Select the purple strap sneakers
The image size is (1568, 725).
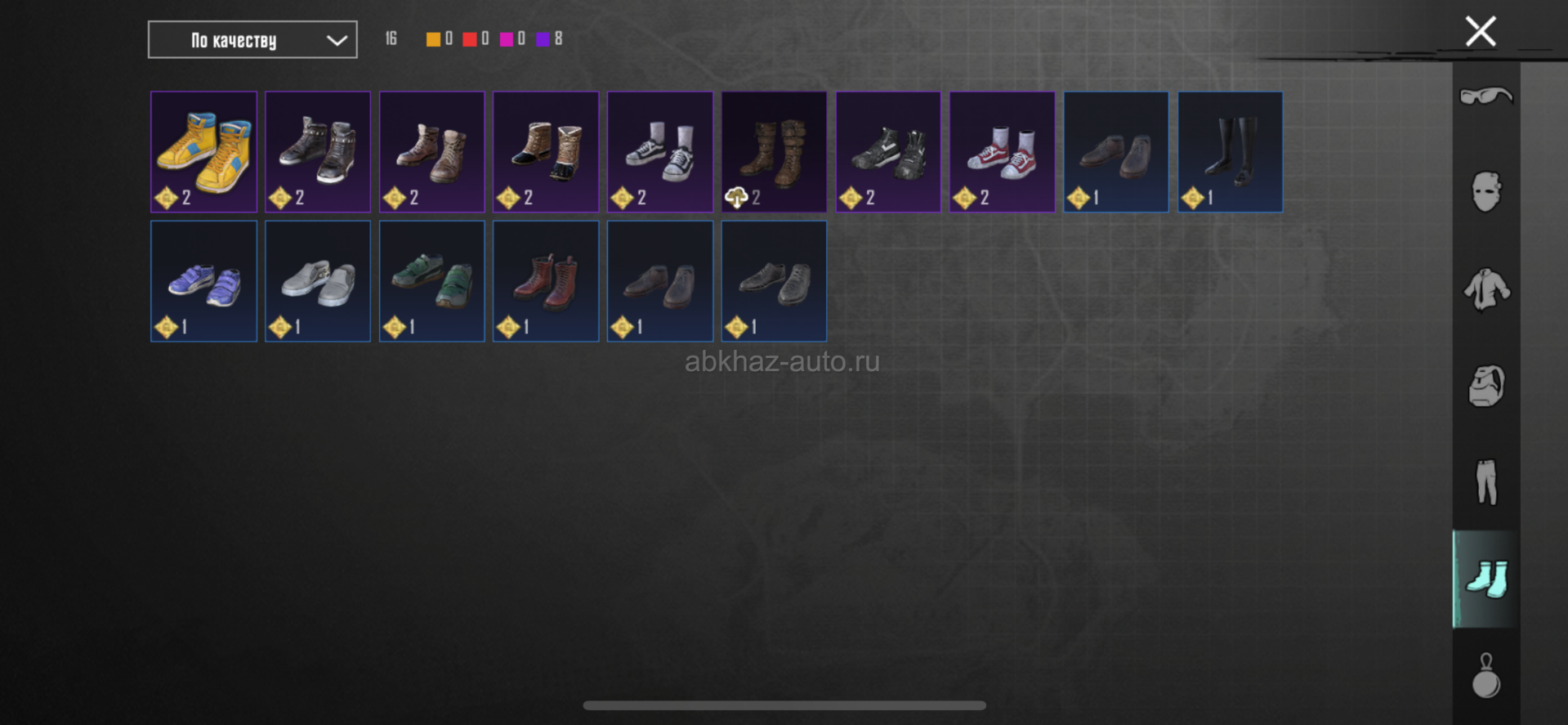click(203, 281)
